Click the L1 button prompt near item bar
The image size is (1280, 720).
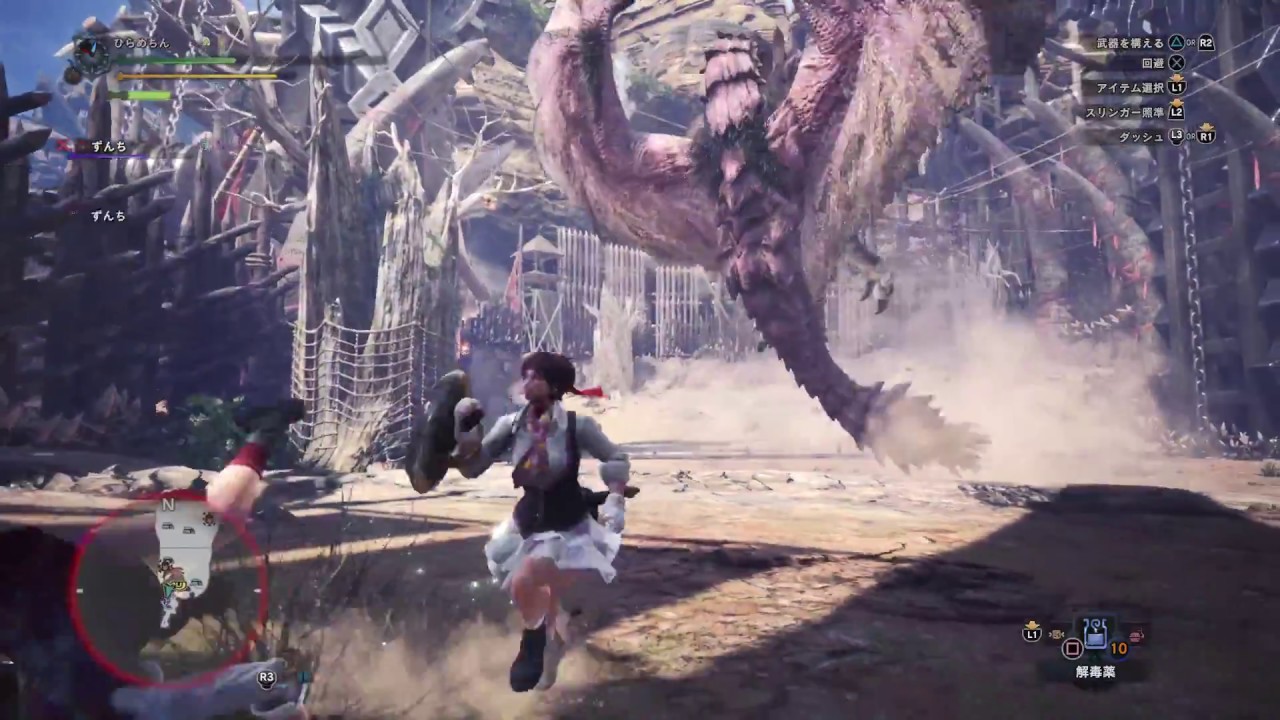pyautogui.click(x=1032, y=633)
